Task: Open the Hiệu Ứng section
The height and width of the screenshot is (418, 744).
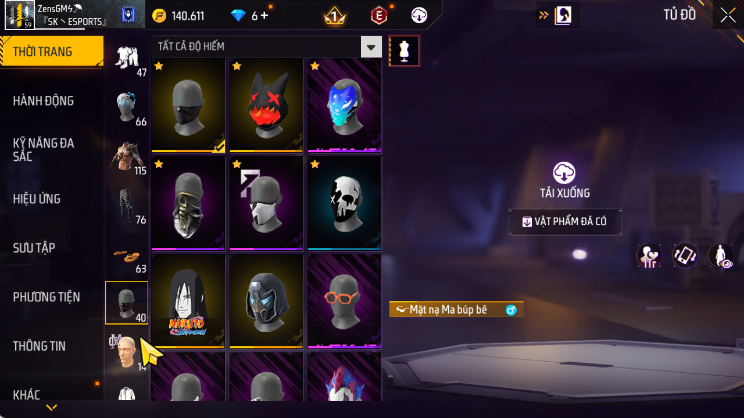Action: click(x=38, y=199)
